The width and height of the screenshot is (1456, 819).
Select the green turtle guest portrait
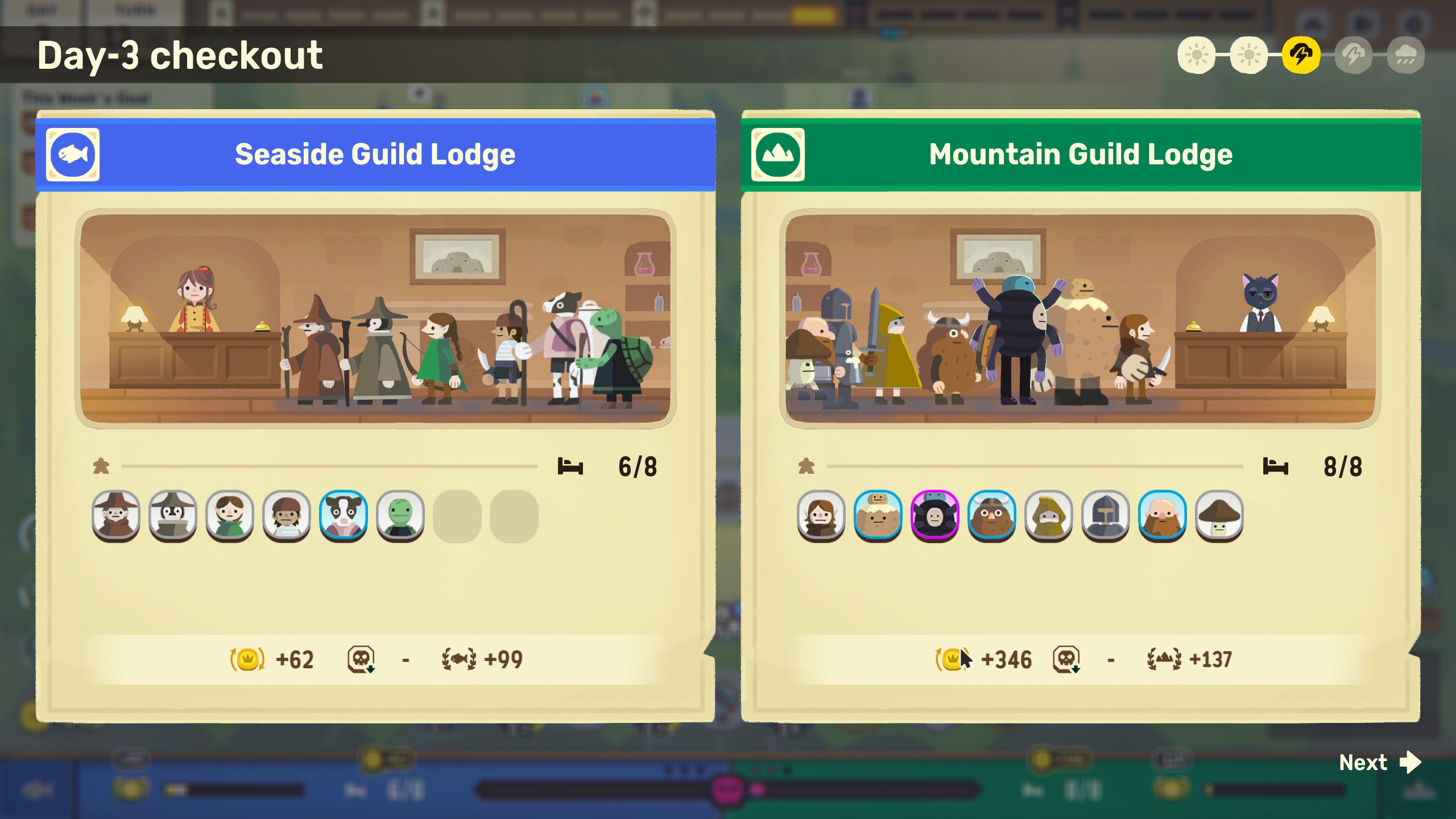(x=400, y=515)
